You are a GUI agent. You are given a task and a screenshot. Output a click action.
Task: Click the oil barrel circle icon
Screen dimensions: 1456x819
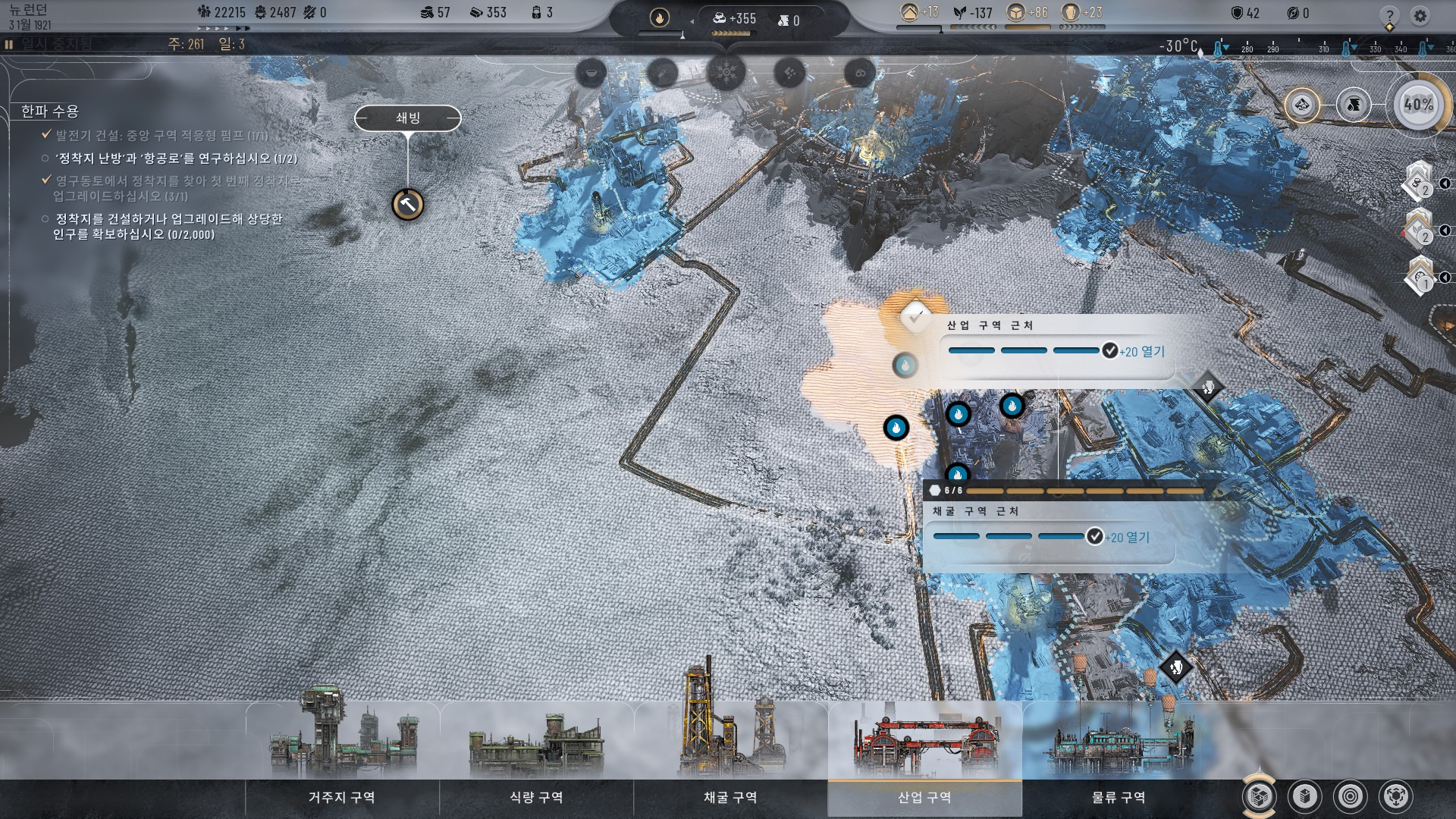[x=1354, y=105]
